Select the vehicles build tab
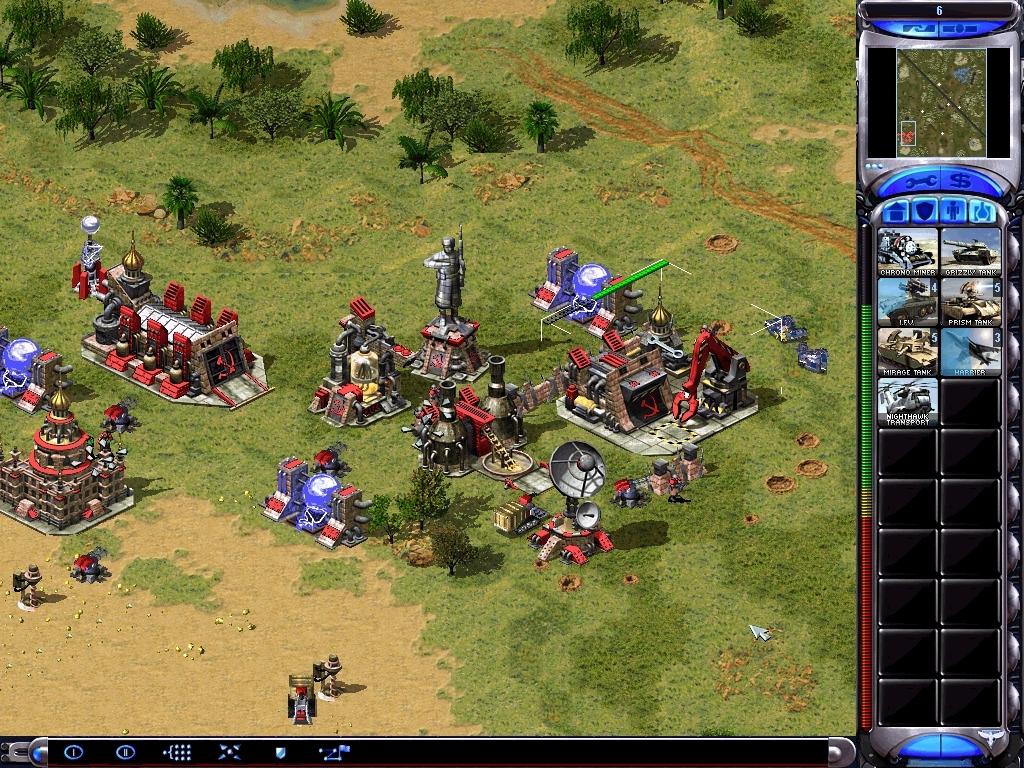This screenshot has width=1024, height=768. [x=981, y=212]
